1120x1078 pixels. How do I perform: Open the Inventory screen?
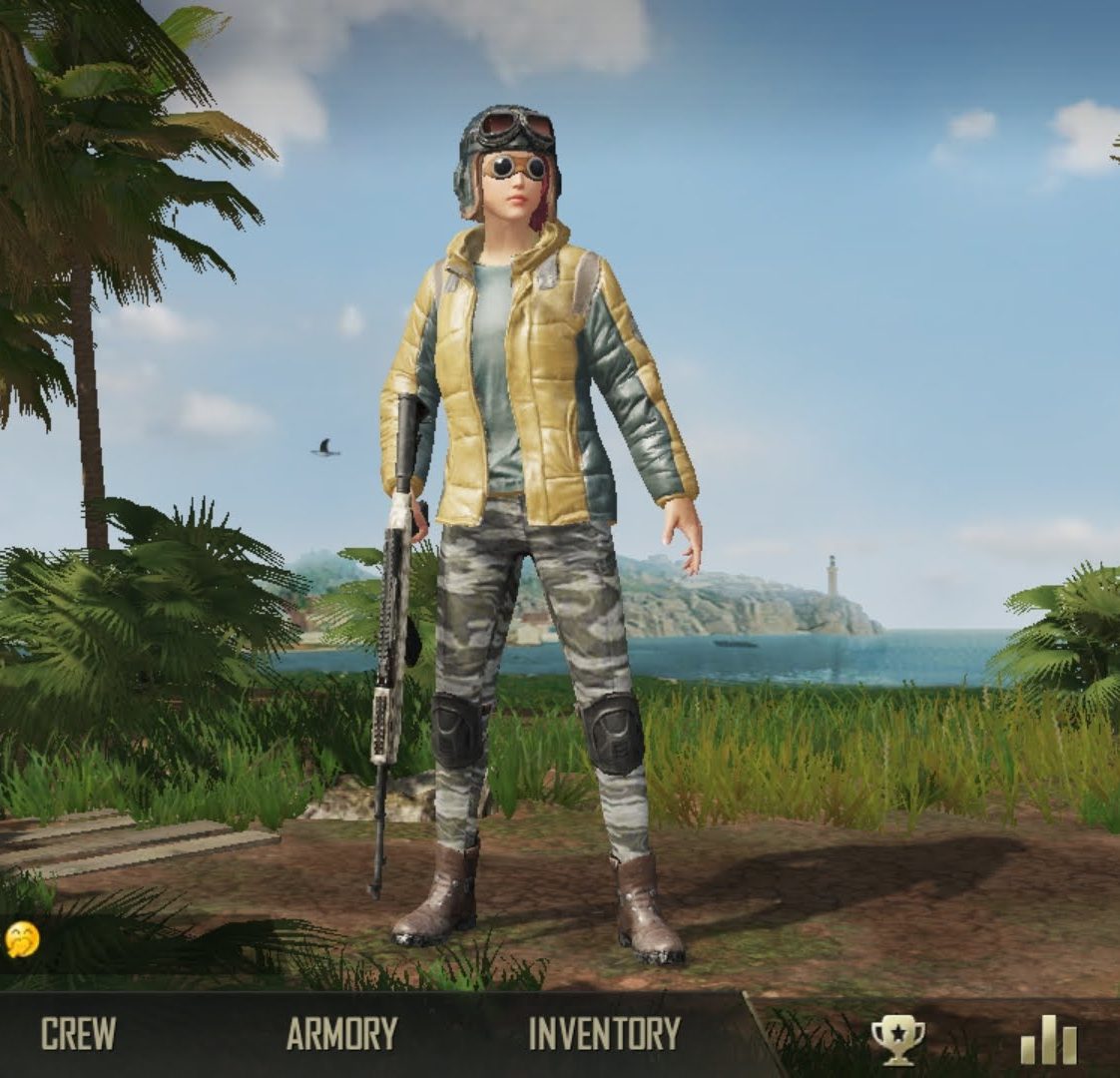(604, 1034)
